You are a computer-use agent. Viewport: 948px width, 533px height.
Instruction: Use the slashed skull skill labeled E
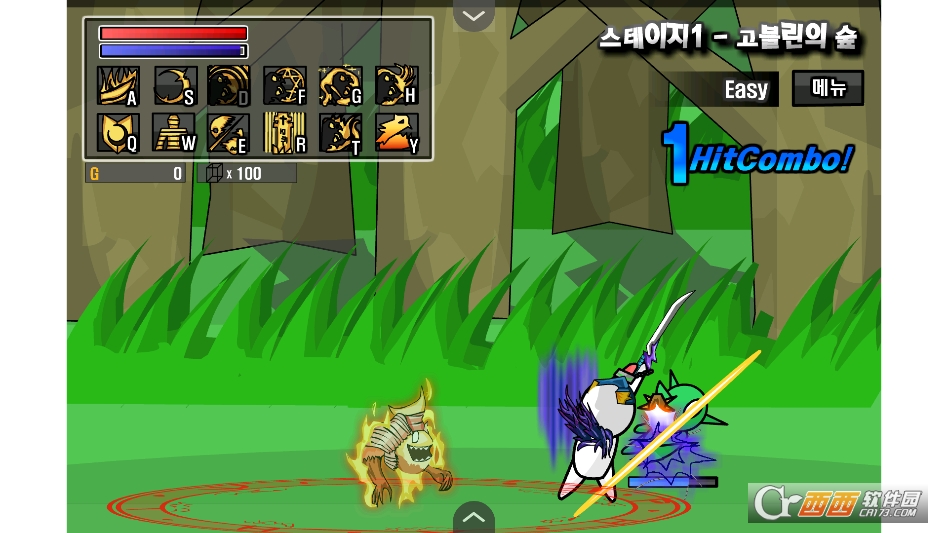click(228, 133)
